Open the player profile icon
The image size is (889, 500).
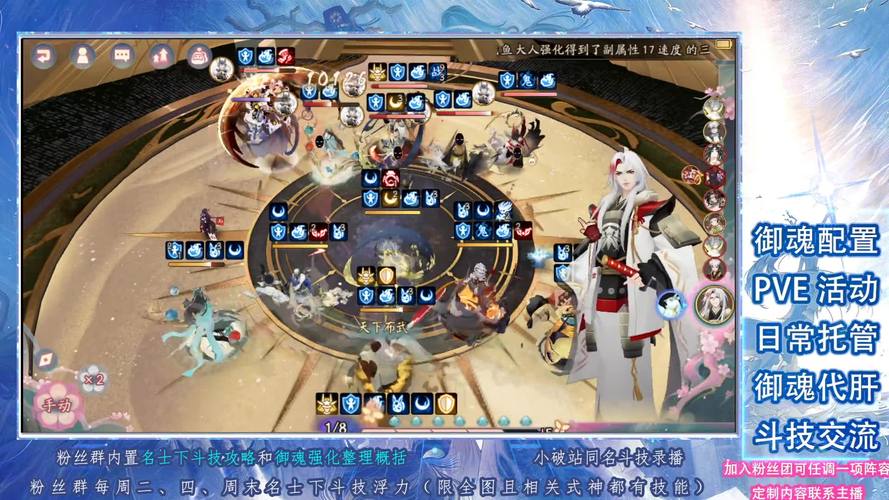coord(81,57)
